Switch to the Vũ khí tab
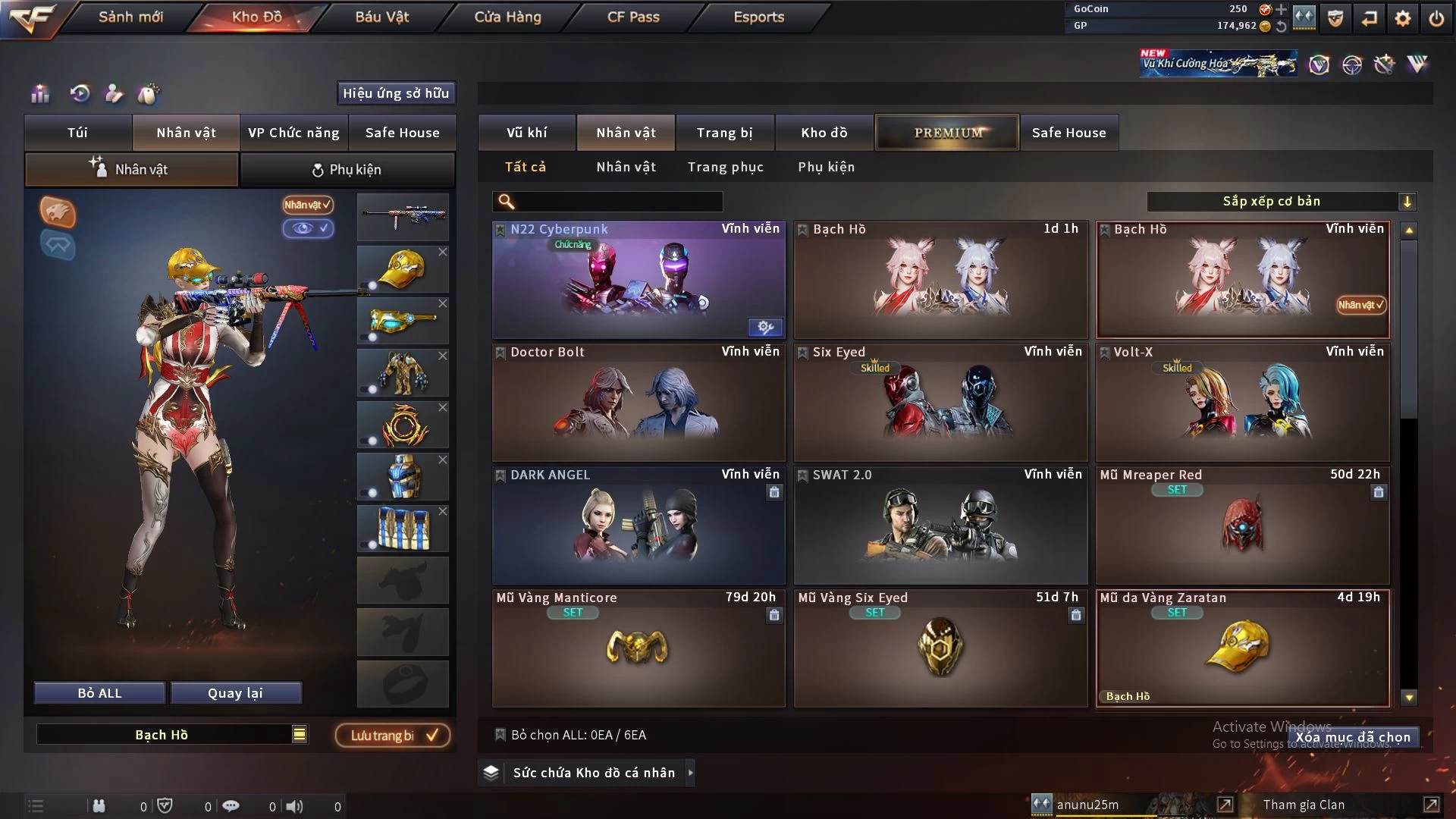The width and height of the screenshot is (1456, 819). pos(526,133)
